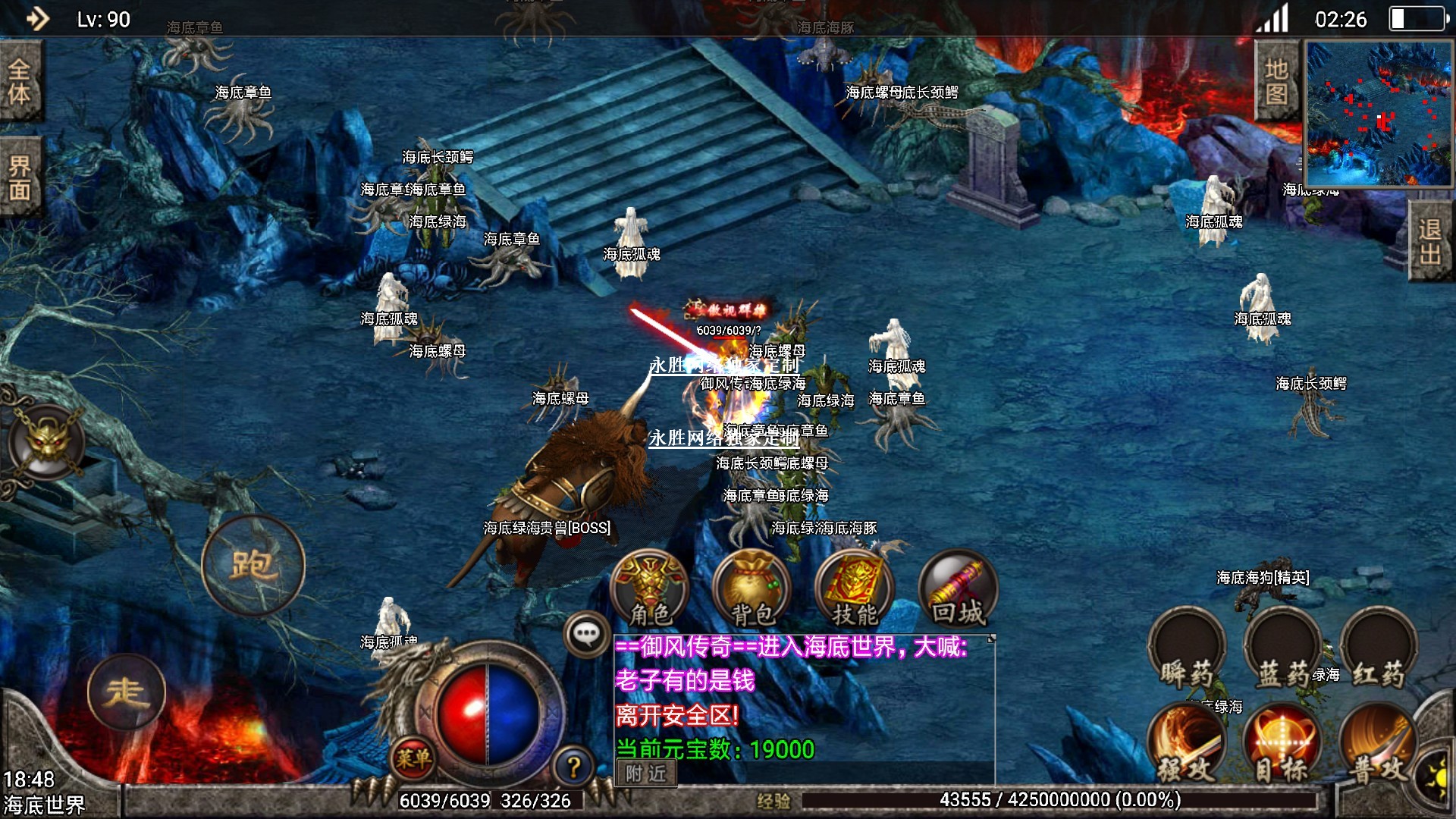
Task: Toggle the 走 walk mode button
Action: point(126,692)
